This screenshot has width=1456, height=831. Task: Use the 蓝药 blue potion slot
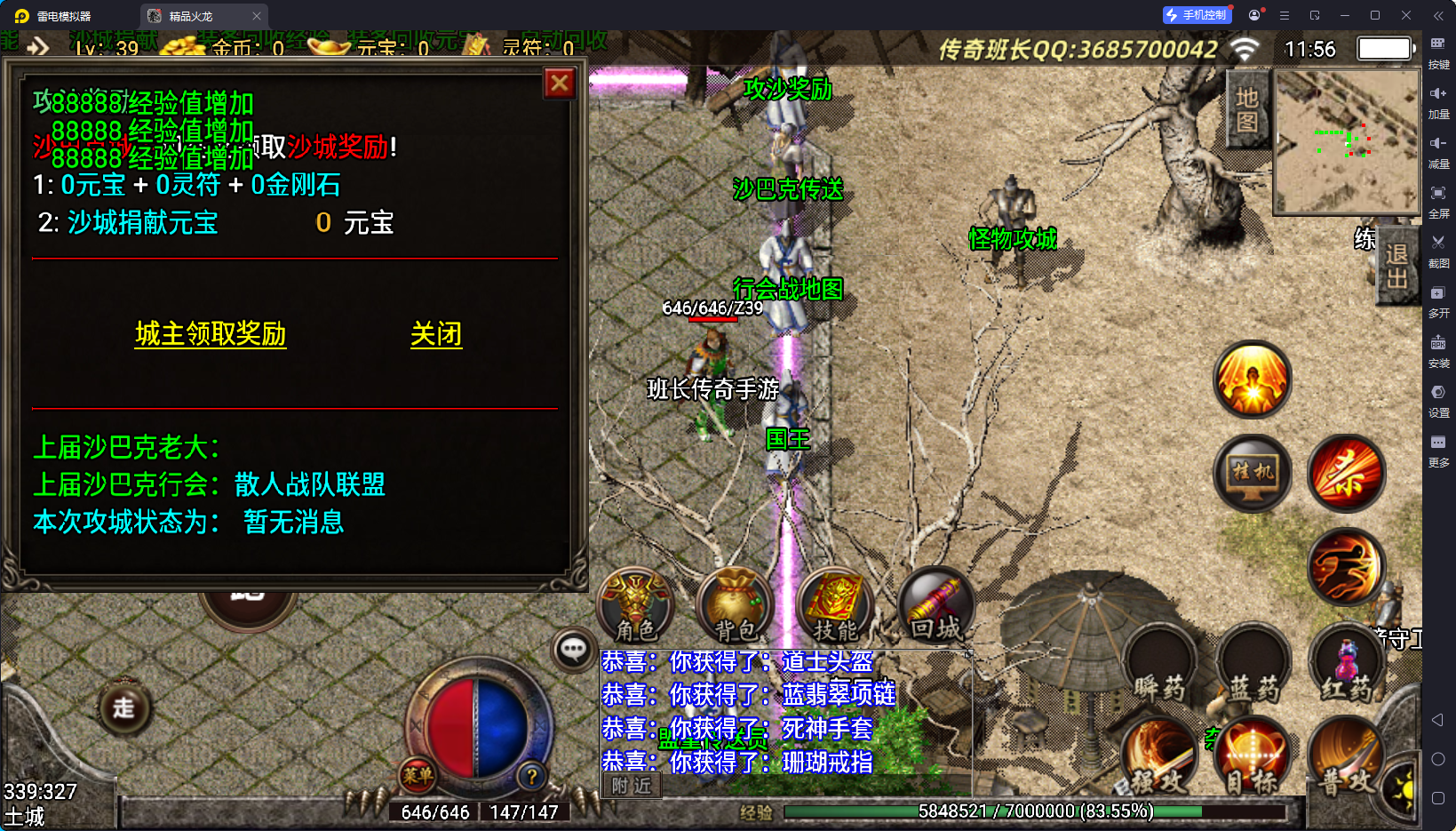pyautogui.click(x=1253, y=667)
